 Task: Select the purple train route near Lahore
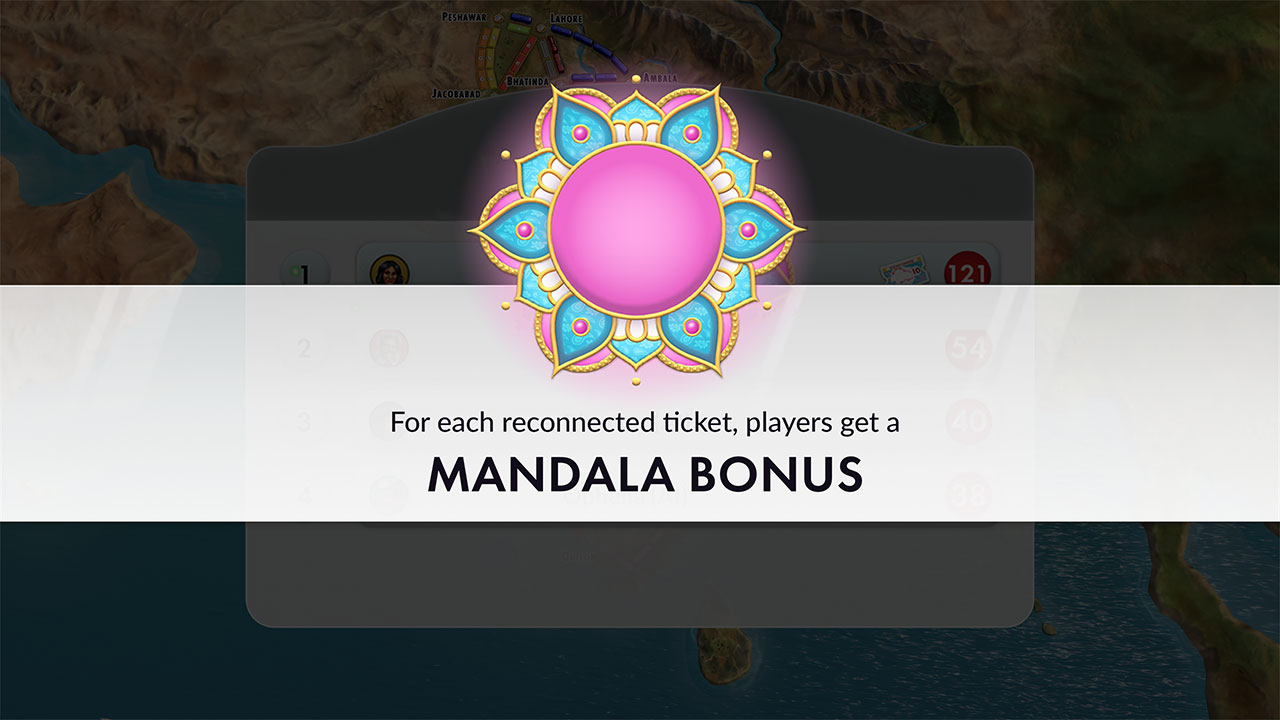point(585,40)
